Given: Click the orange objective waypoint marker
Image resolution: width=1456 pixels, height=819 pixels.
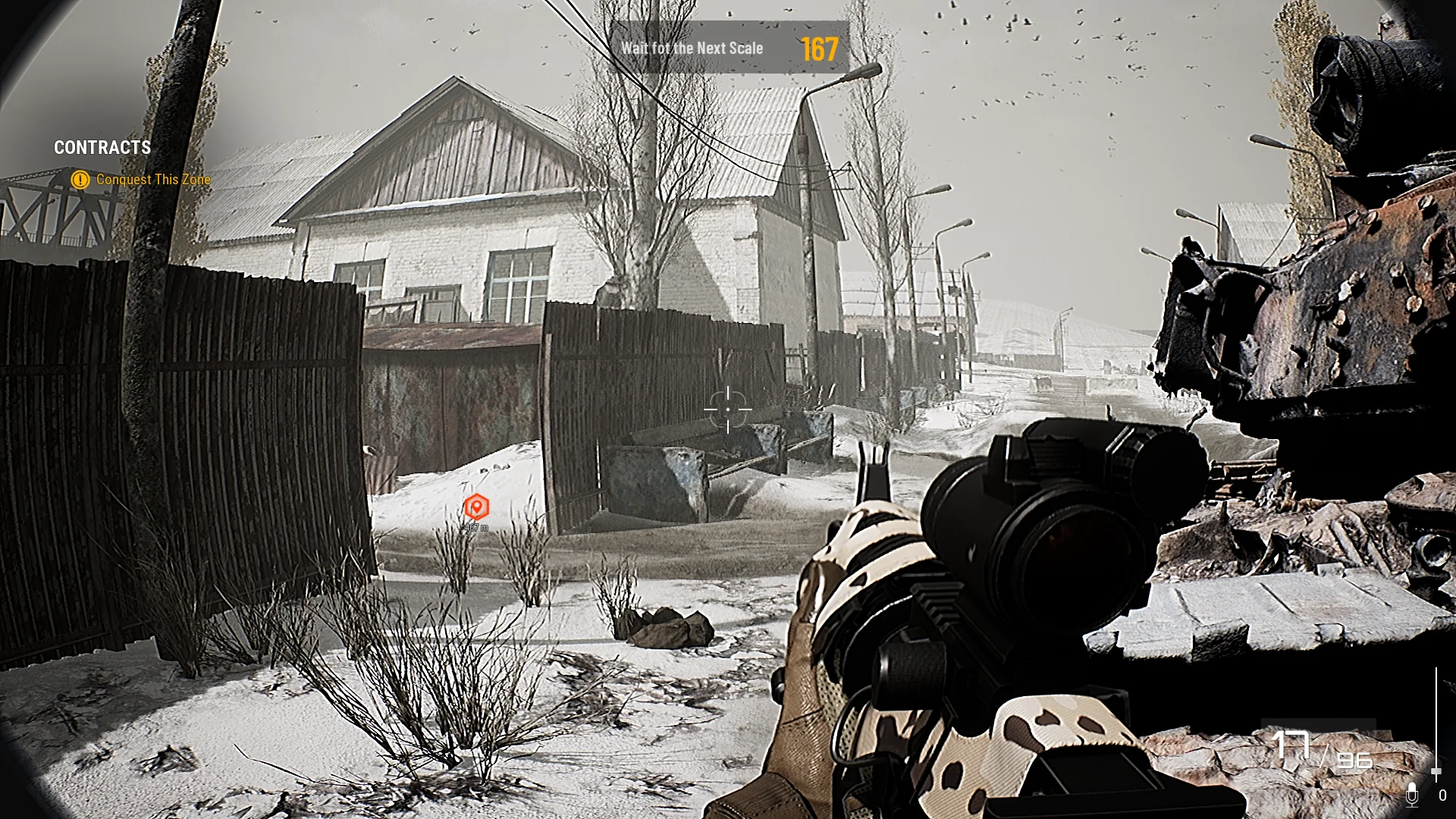Looking at the screenshot, I should [x=476, y=507].
